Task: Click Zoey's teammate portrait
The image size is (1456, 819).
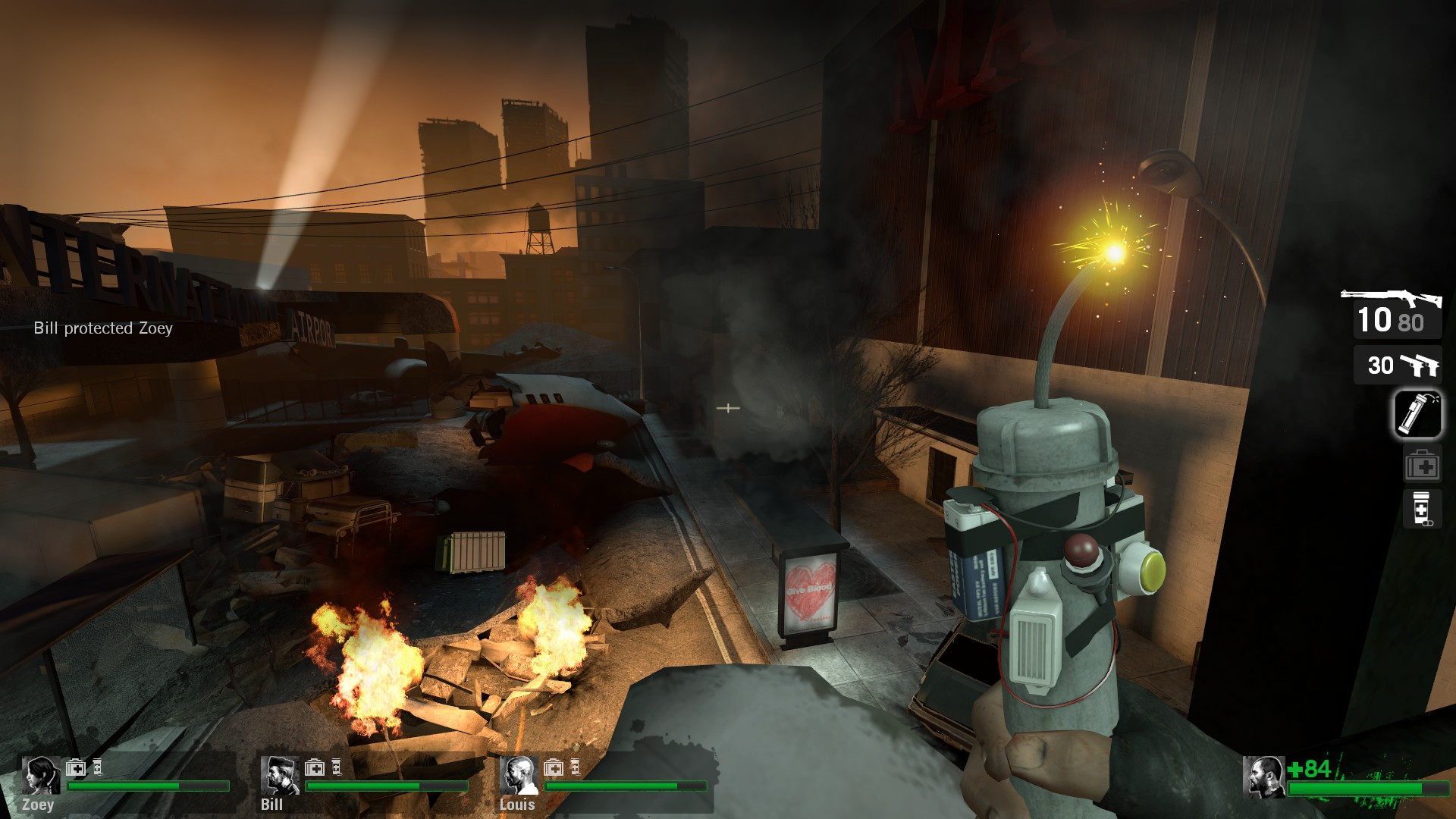Action: (x=40, y=774)
